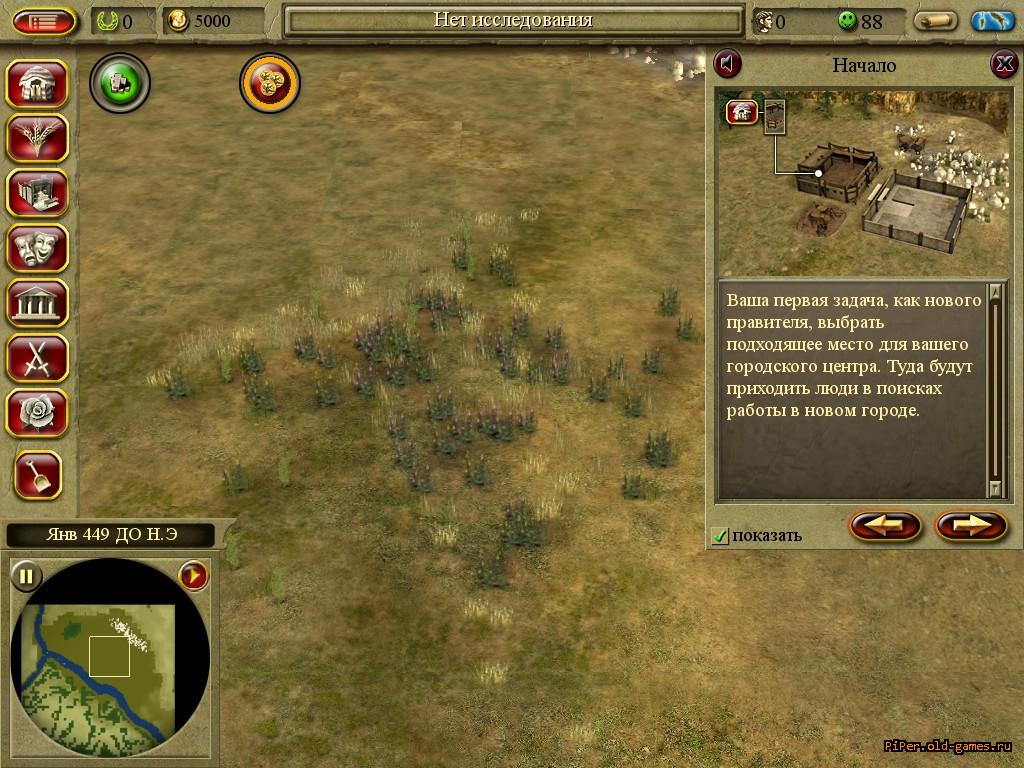The width and height of the screenshot is (1024, 768).
Task: Toggle the 'показать' checkbox
Action: tap(720, 536)
